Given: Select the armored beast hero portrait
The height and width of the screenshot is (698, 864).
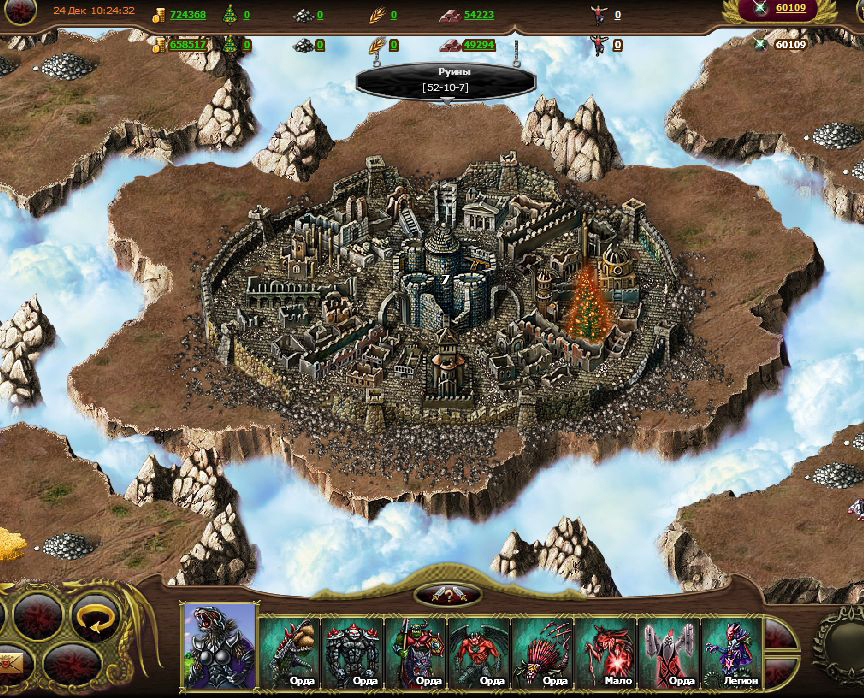Looking at the screenshot, I should pos(219,647).
